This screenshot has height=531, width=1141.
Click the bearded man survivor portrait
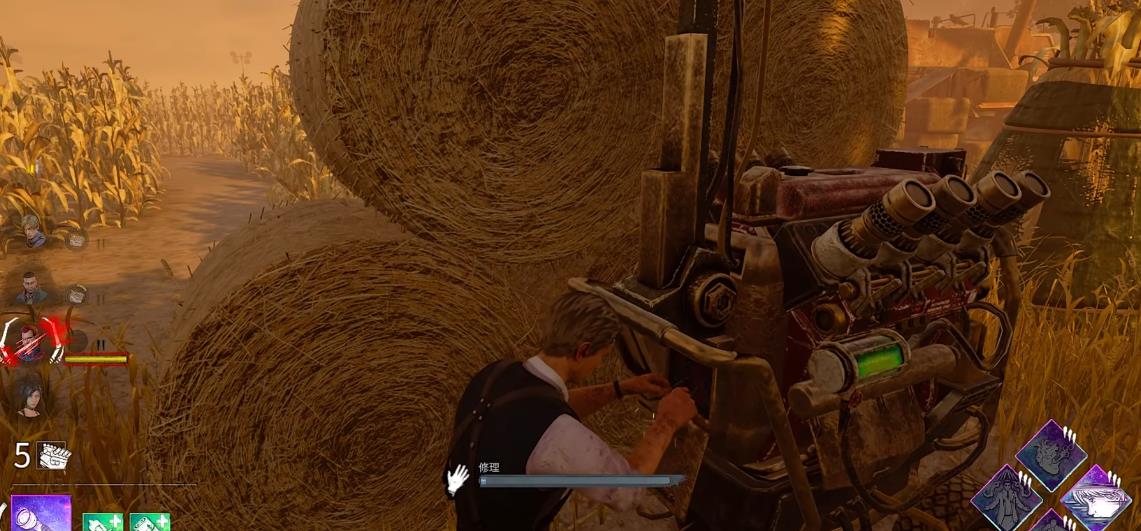(31, 289)
